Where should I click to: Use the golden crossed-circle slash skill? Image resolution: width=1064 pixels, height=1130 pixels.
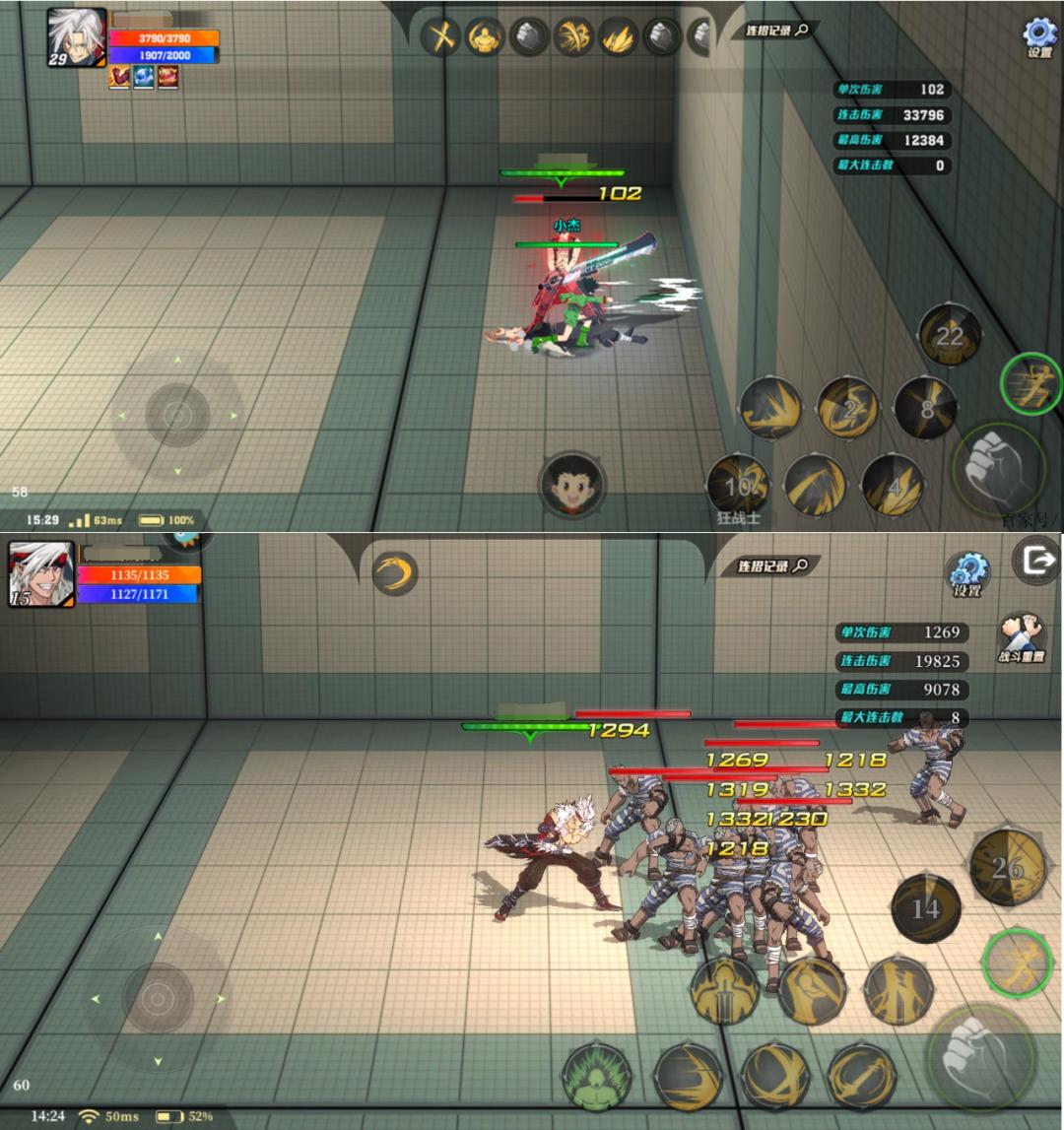click(x=774, y=1076)
